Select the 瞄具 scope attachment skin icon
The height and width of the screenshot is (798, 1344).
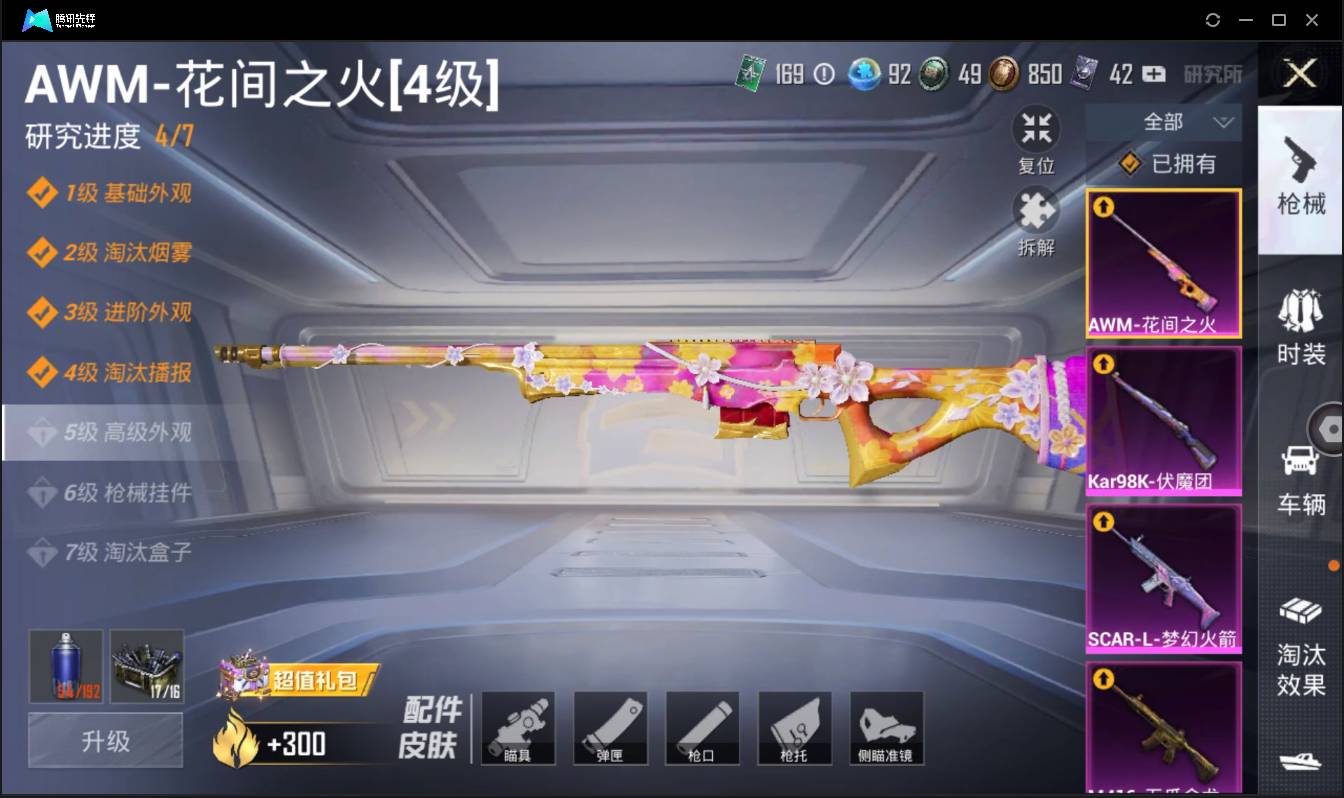518,727
